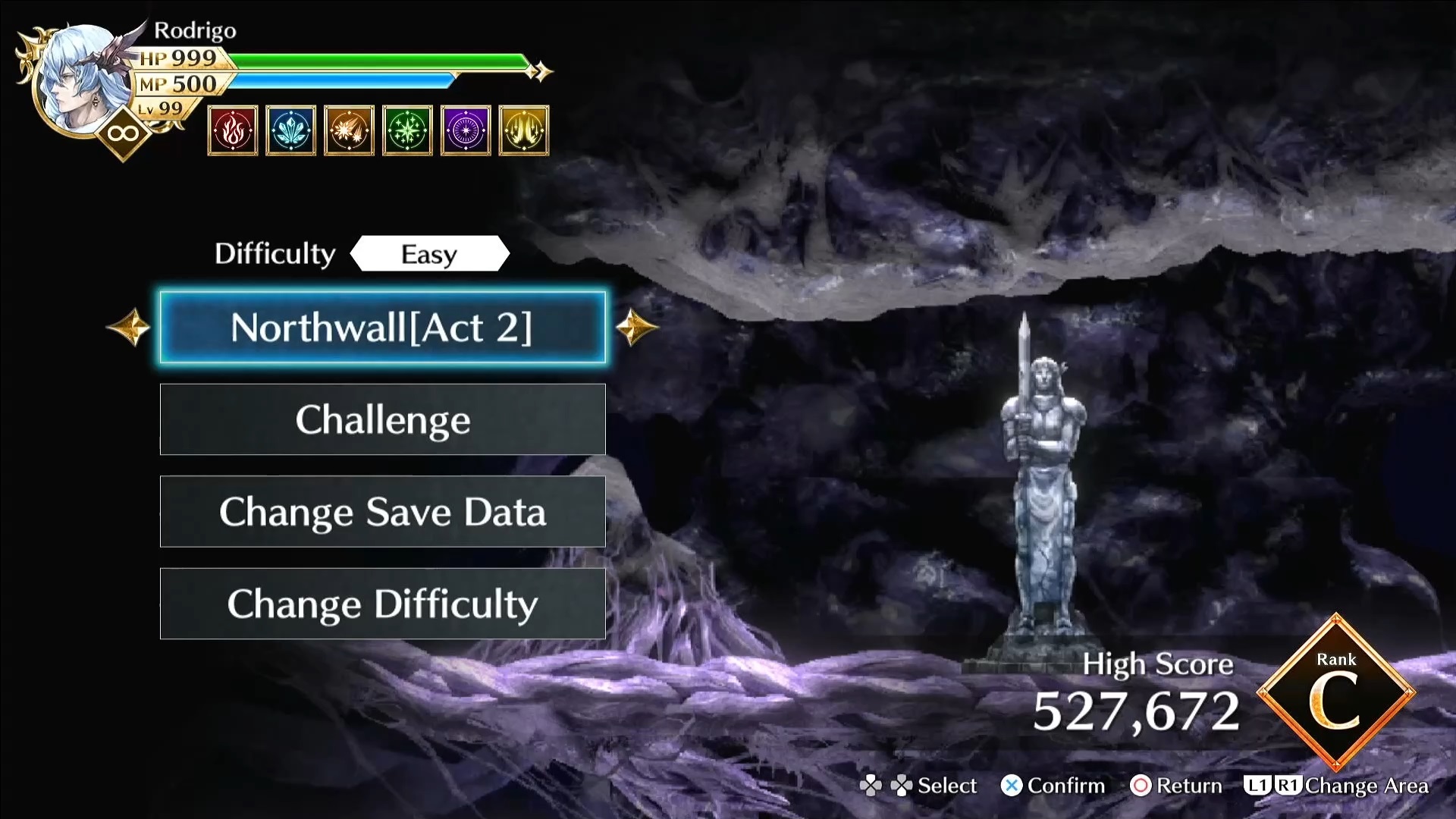
Task: Select the yellow skill icon
Action: 524,130
